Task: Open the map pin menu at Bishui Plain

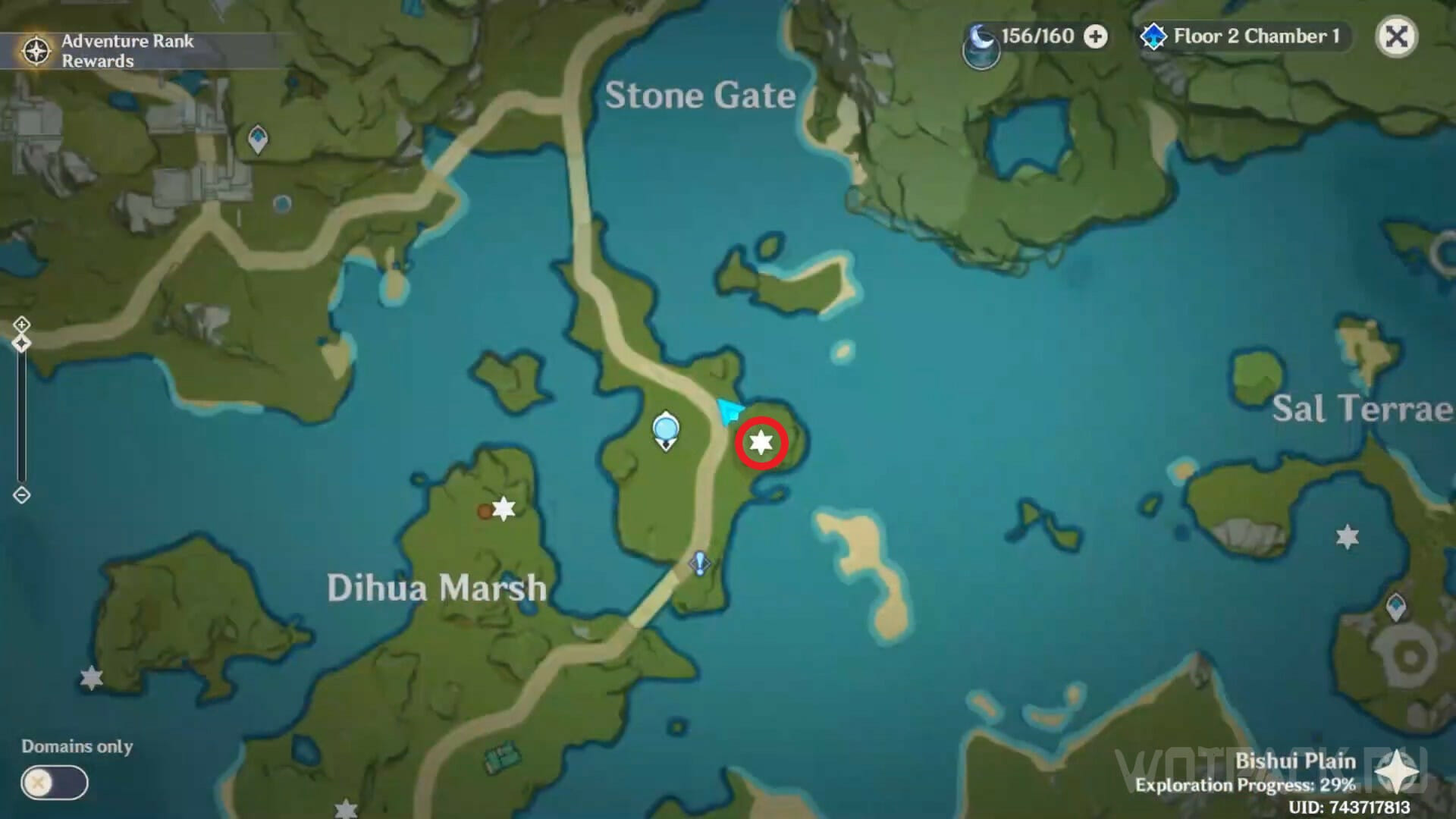Action: point(1396,774)
